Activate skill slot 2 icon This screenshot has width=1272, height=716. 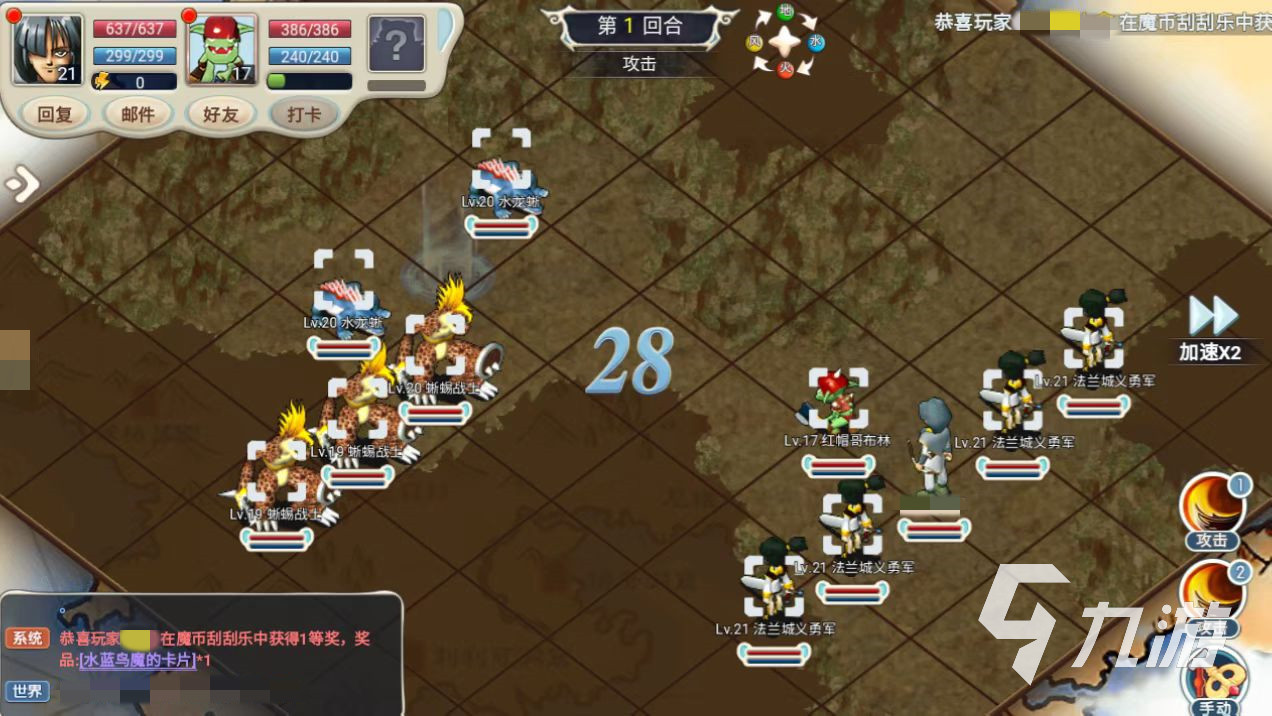click(1212, 595)
